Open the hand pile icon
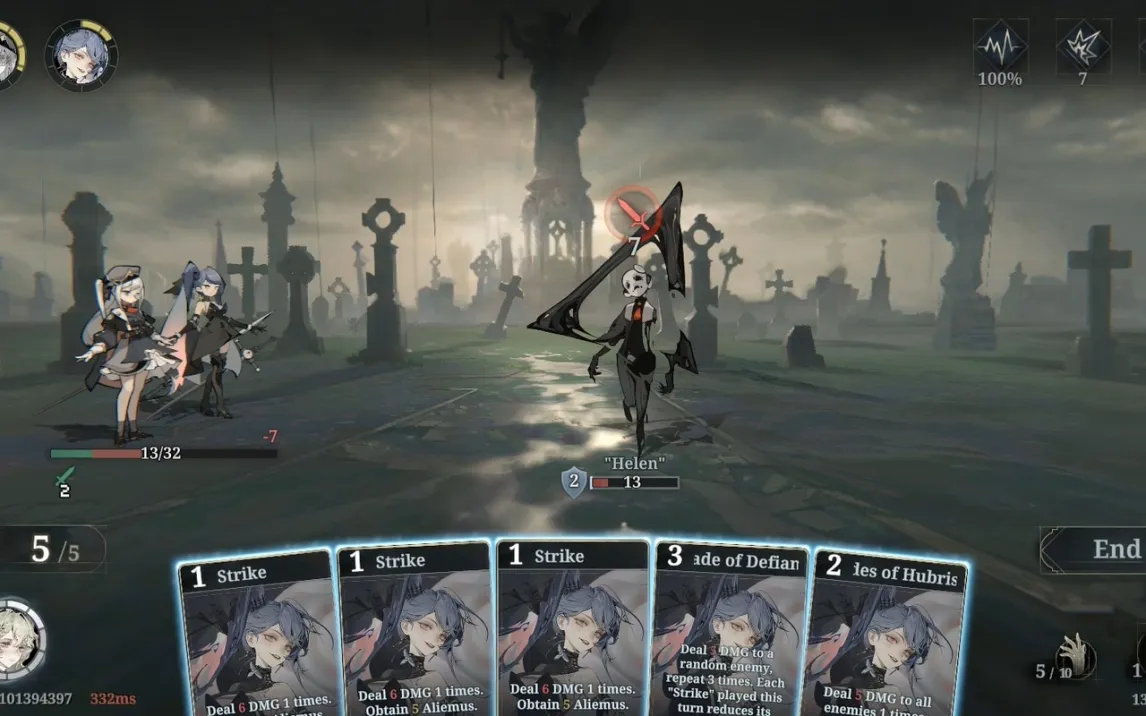1146x716 pixels. pyautogui.click(x=1075, y=657)
